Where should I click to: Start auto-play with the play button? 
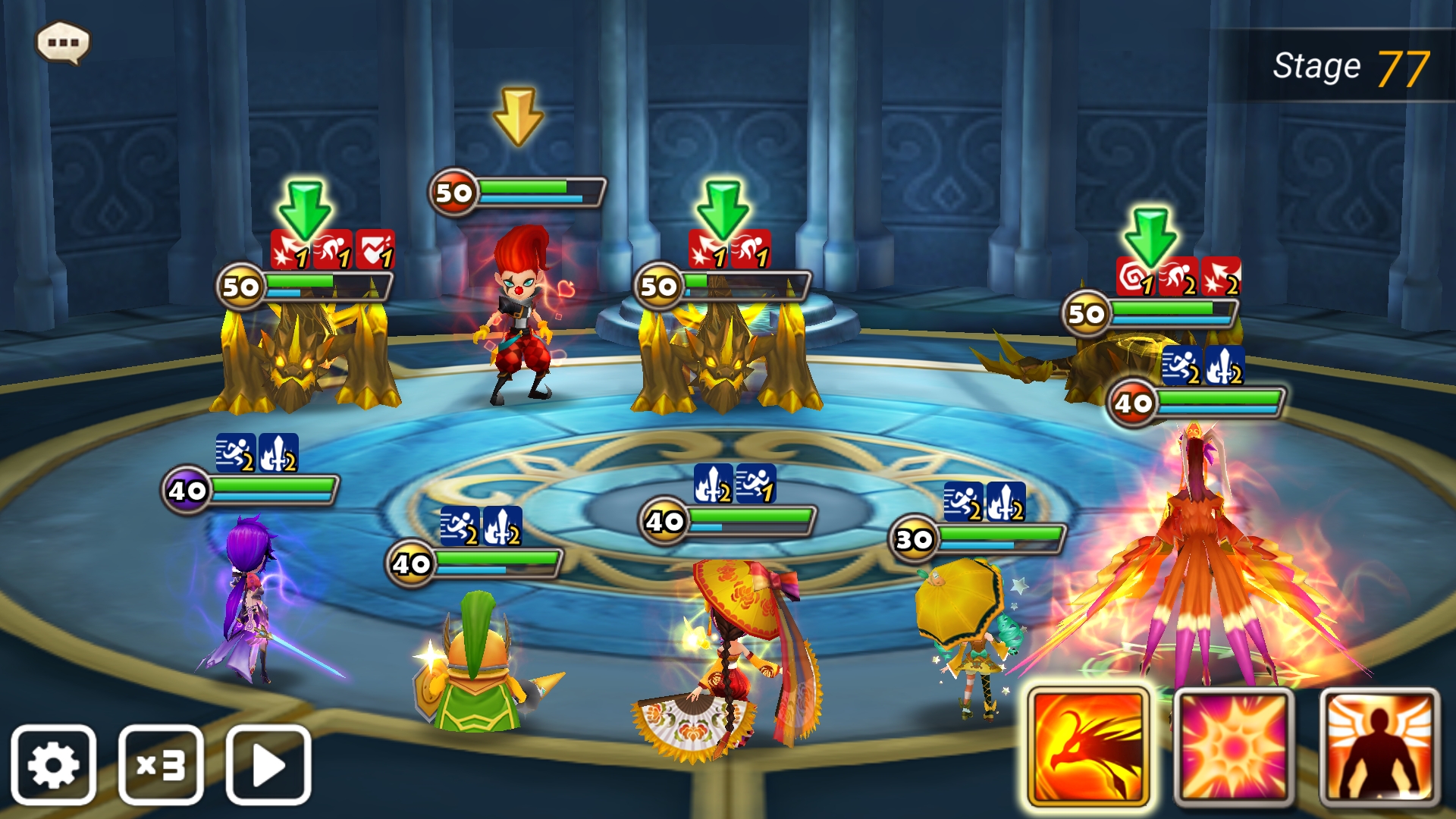[268, 764]
